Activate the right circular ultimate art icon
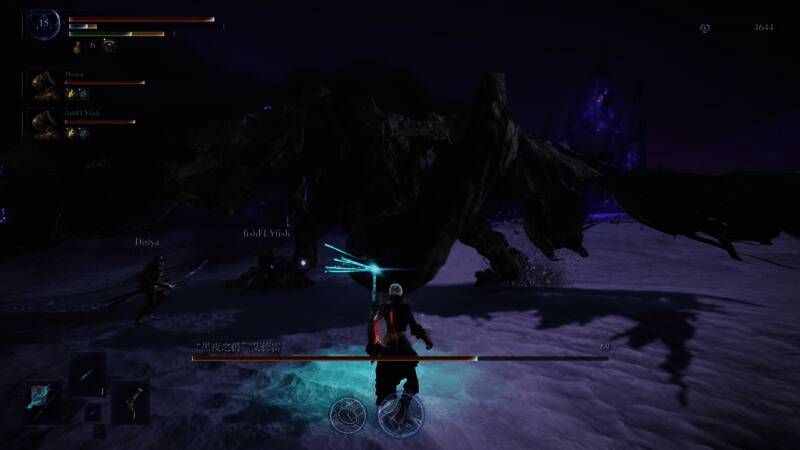 (401, 411)
